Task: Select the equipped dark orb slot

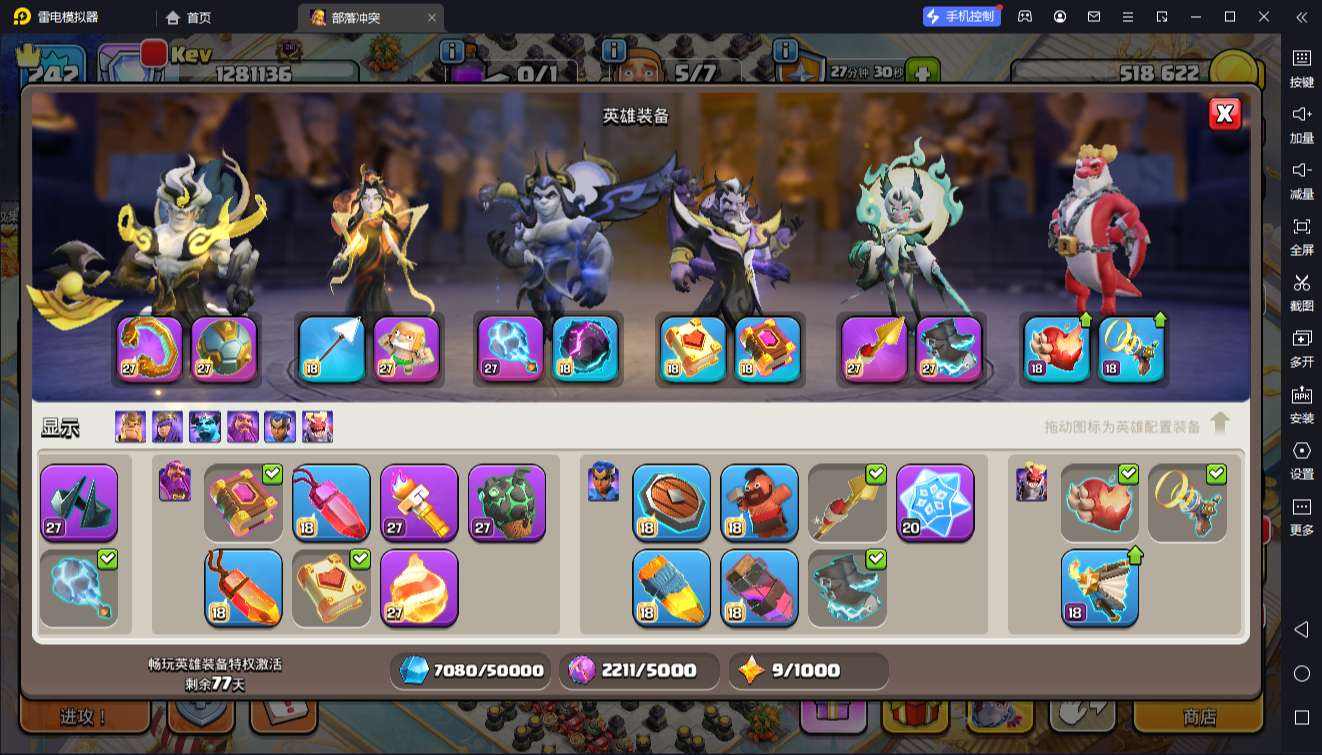Action: [585, 349]
